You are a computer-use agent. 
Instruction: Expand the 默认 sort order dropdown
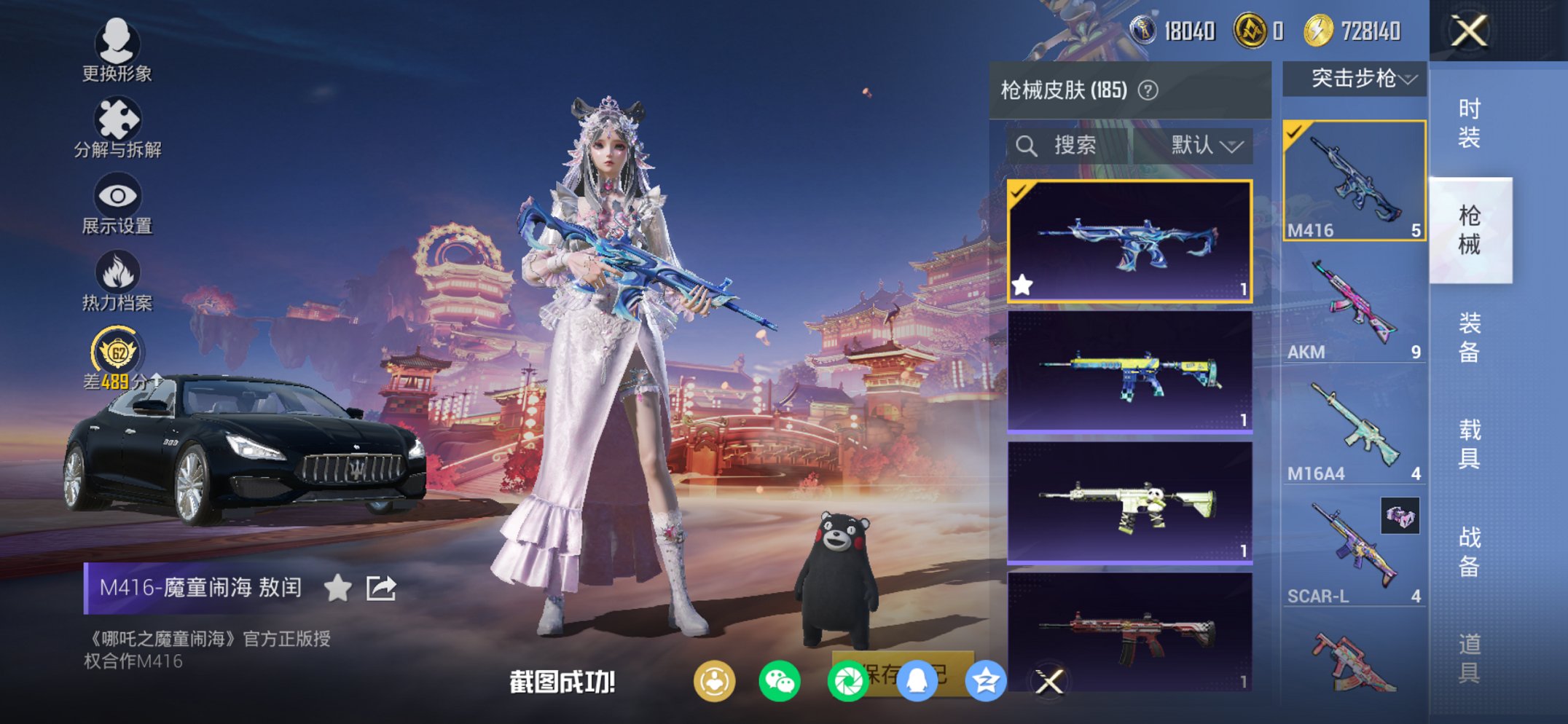tap(1202, 145)
